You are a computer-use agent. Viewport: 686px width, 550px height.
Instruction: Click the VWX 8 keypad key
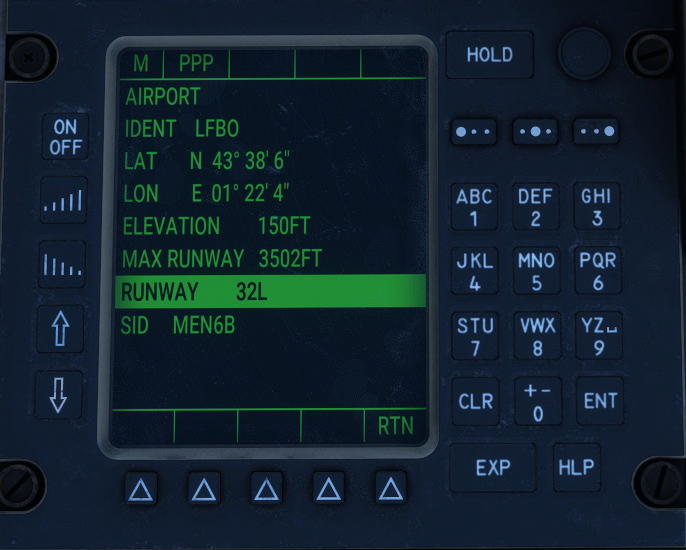click(536, 336)
